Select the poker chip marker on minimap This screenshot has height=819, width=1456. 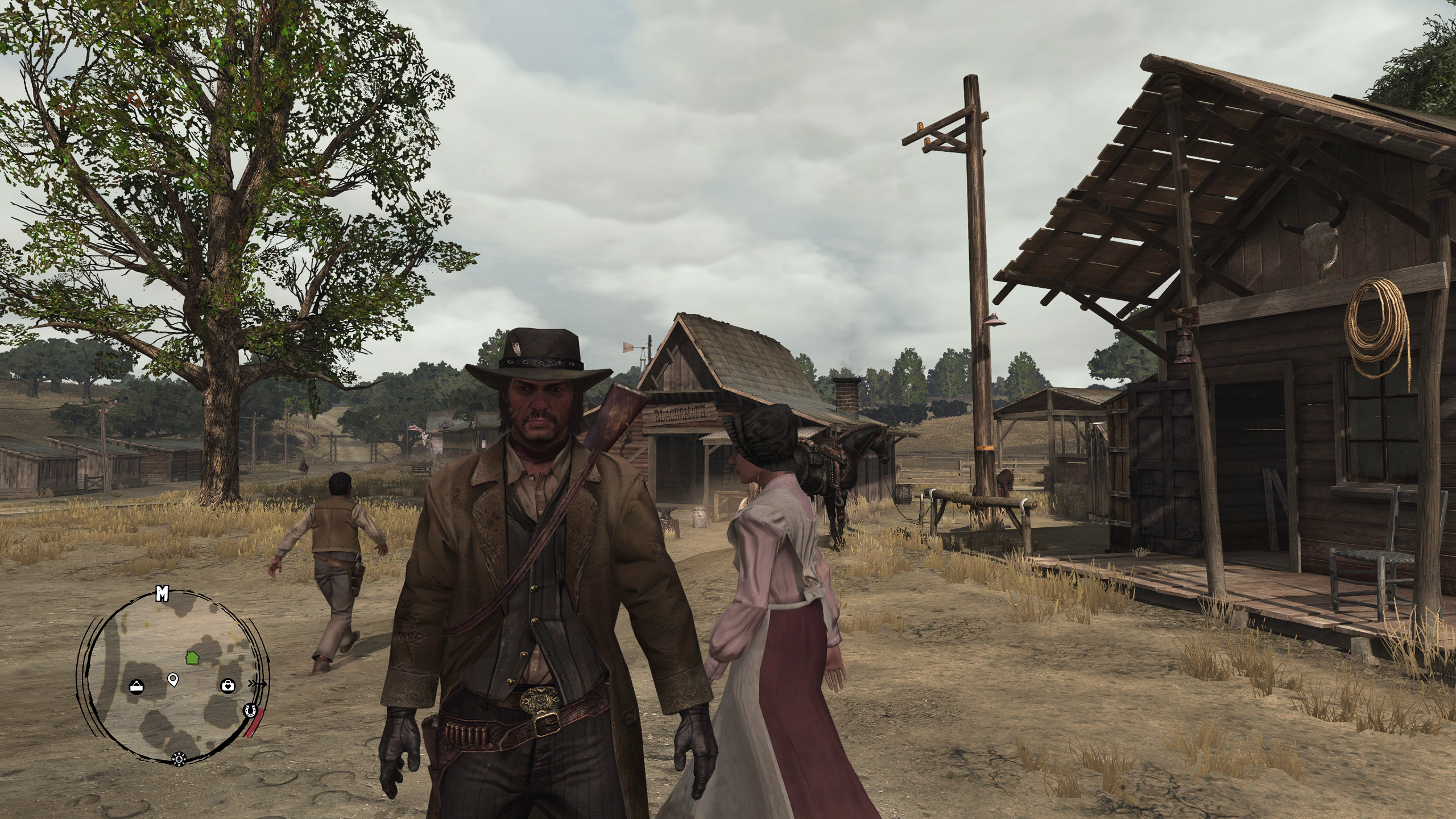coord(179,758)
